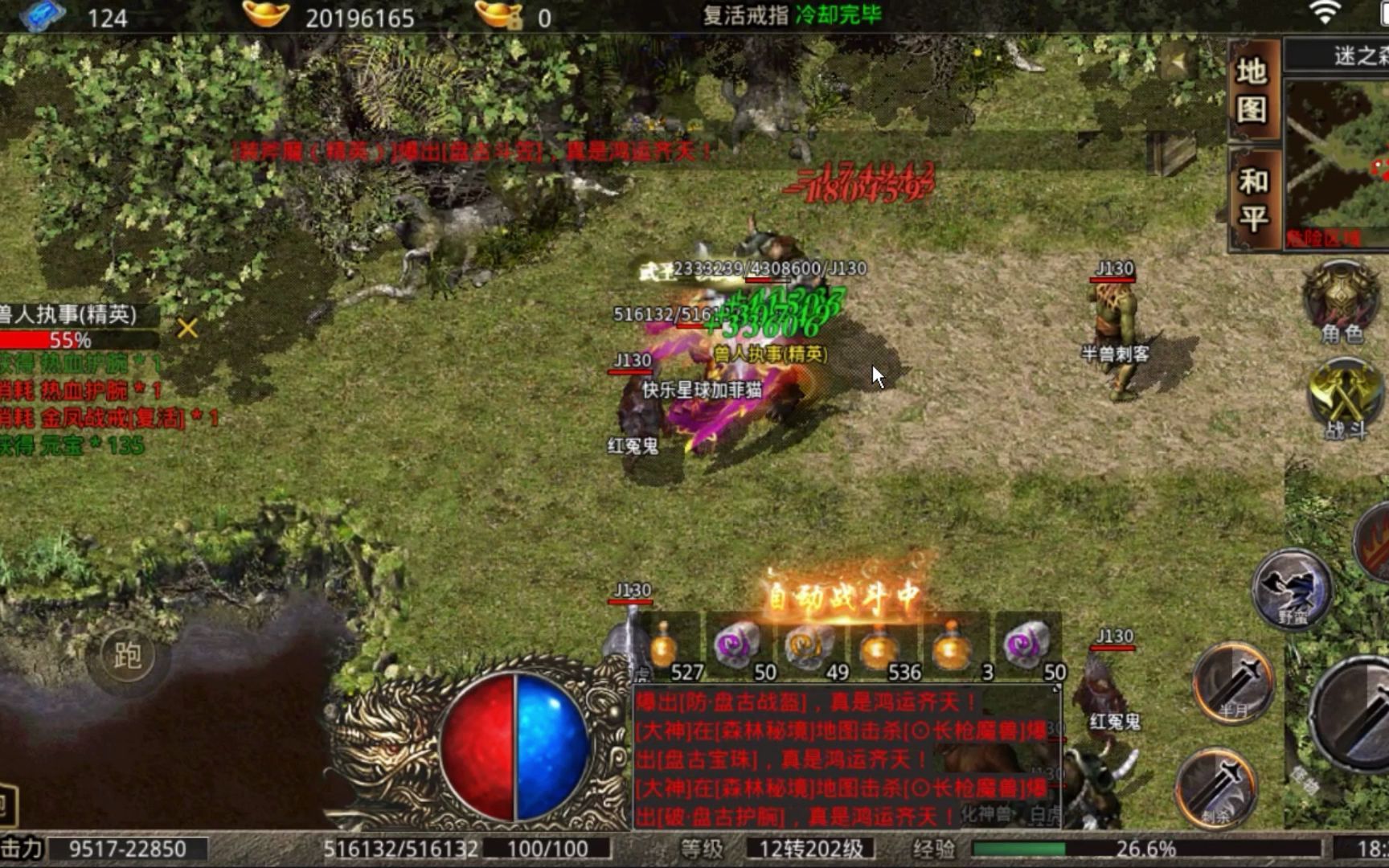This screenshot has height=868, width=1389.
Task: Open the 角色 character panel
Action: click(1341, 300)
